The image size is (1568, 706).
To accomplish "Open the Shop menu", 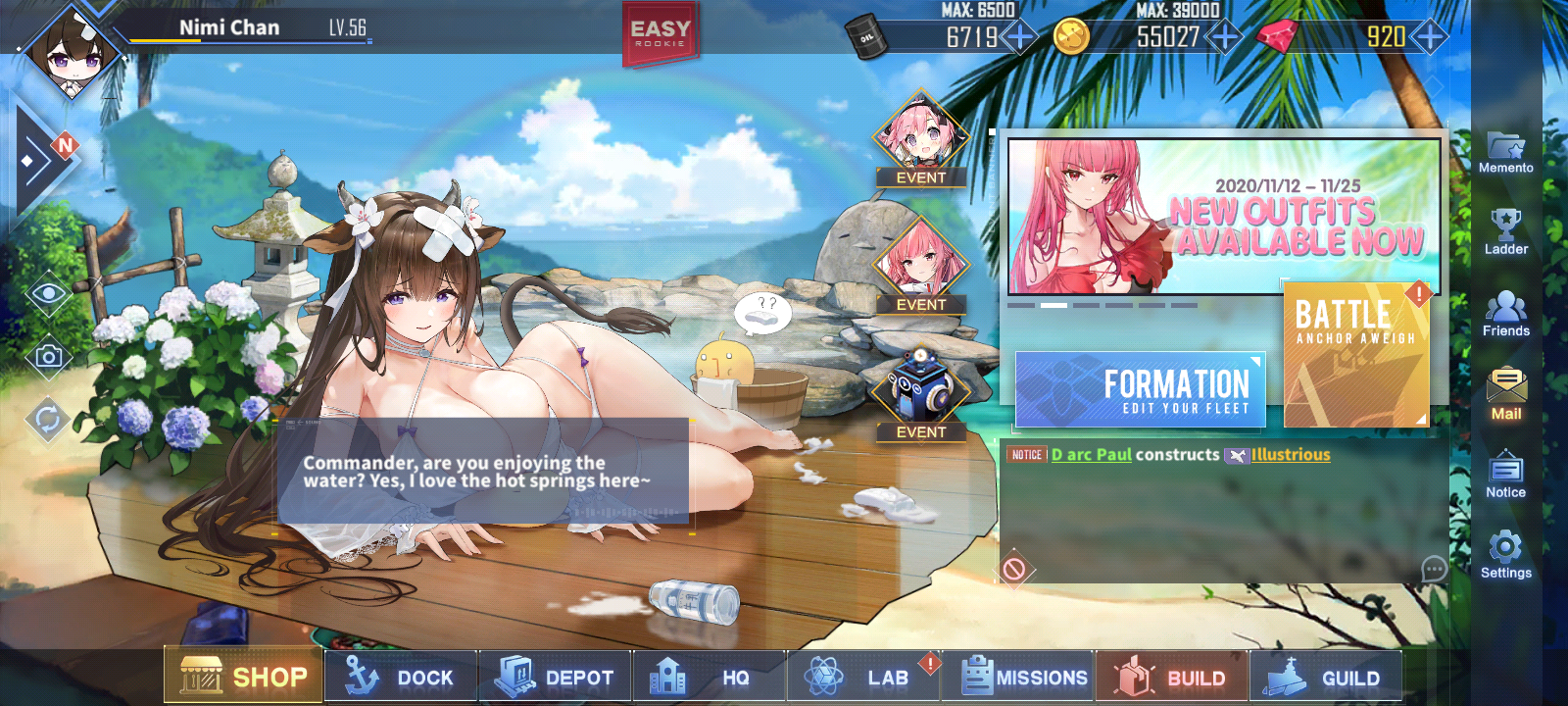I will pyautogui.click(x=243, y=676).
